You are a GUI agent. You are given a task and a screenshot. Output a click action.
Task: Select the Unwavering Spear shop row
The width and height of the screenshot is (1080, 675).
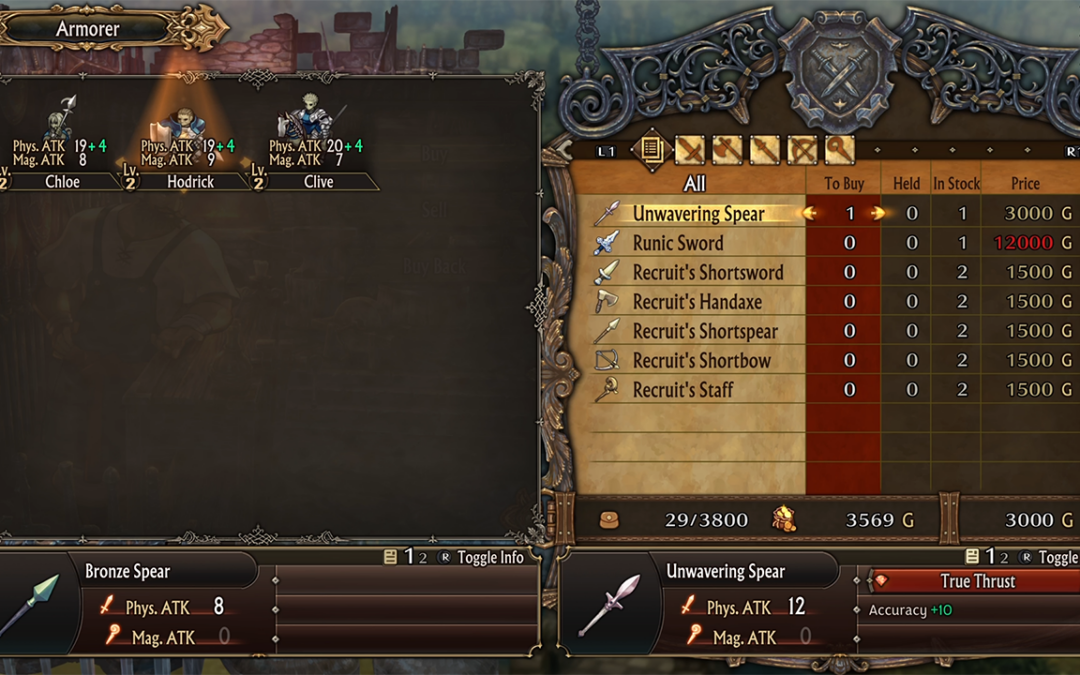(698, 213)
